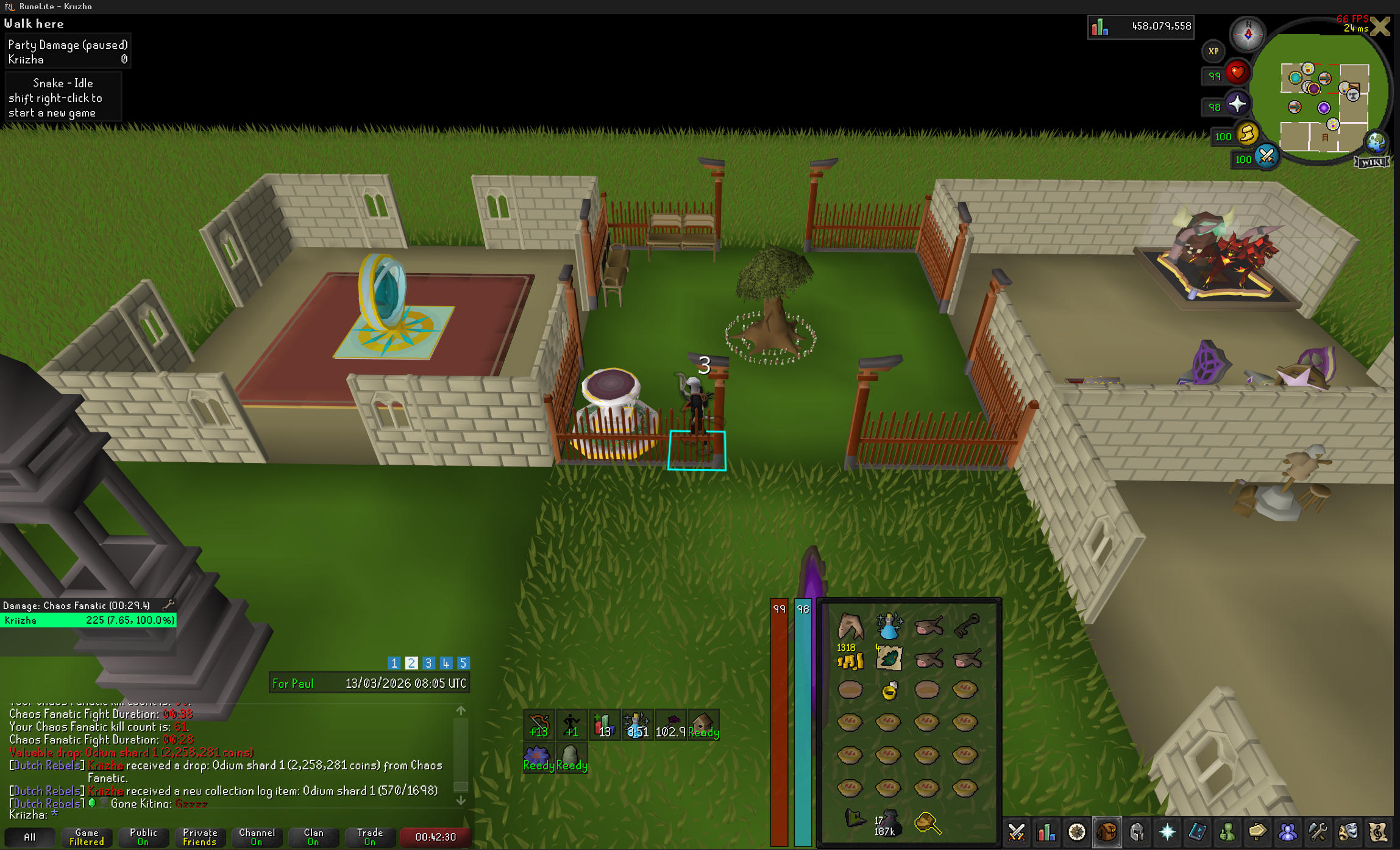Open the Prayer tab

coord(1167,832)
